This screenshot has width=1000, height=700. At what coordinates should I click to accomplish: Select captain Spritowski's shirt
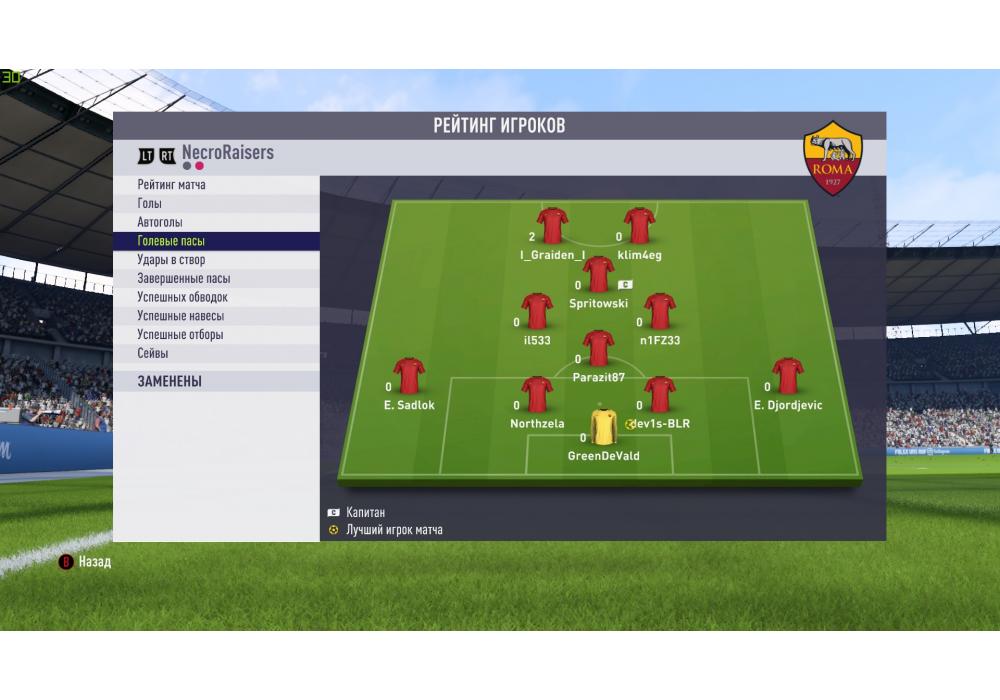599,274
